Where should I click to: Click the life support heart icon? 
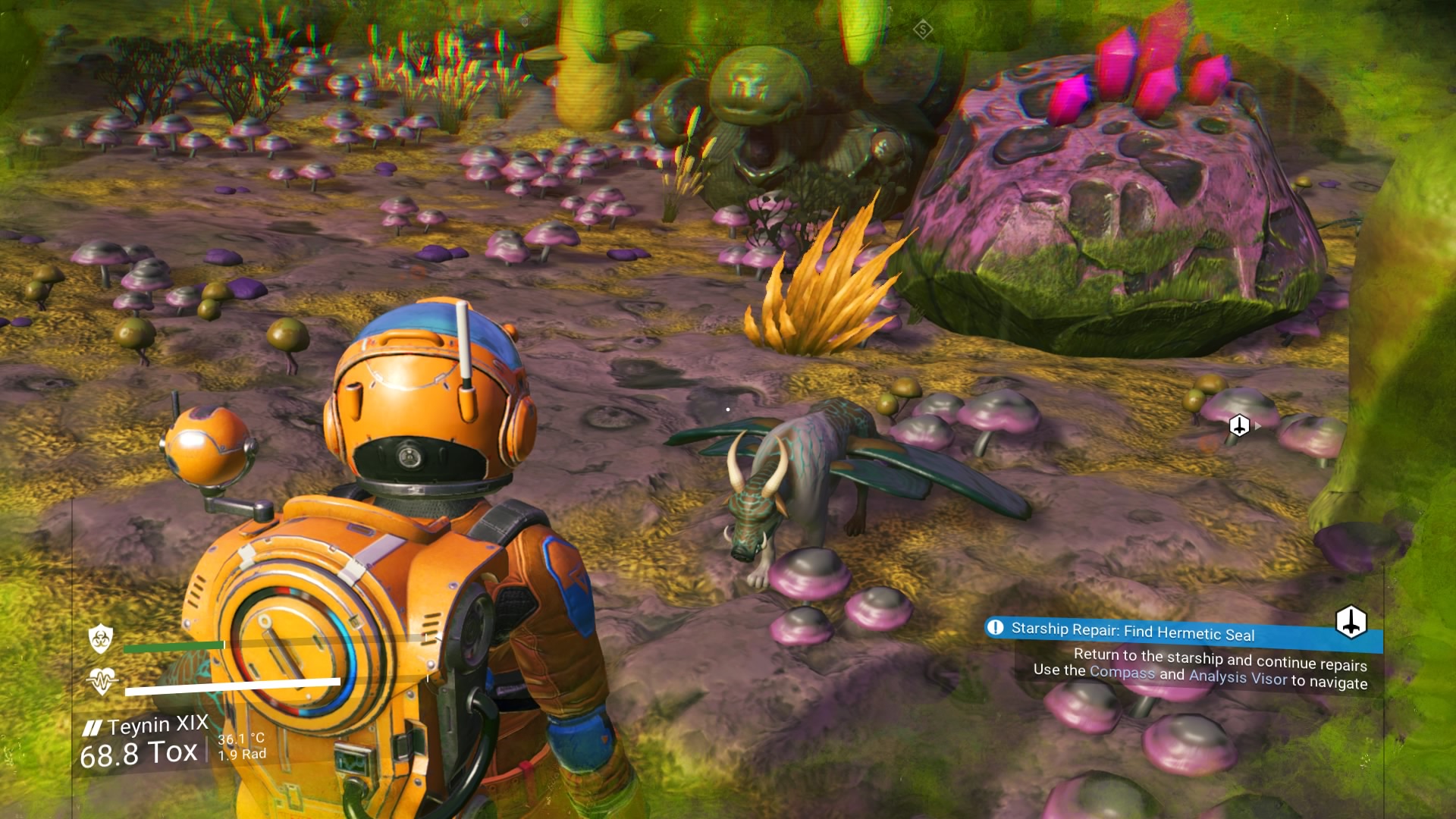pos(102,680)
